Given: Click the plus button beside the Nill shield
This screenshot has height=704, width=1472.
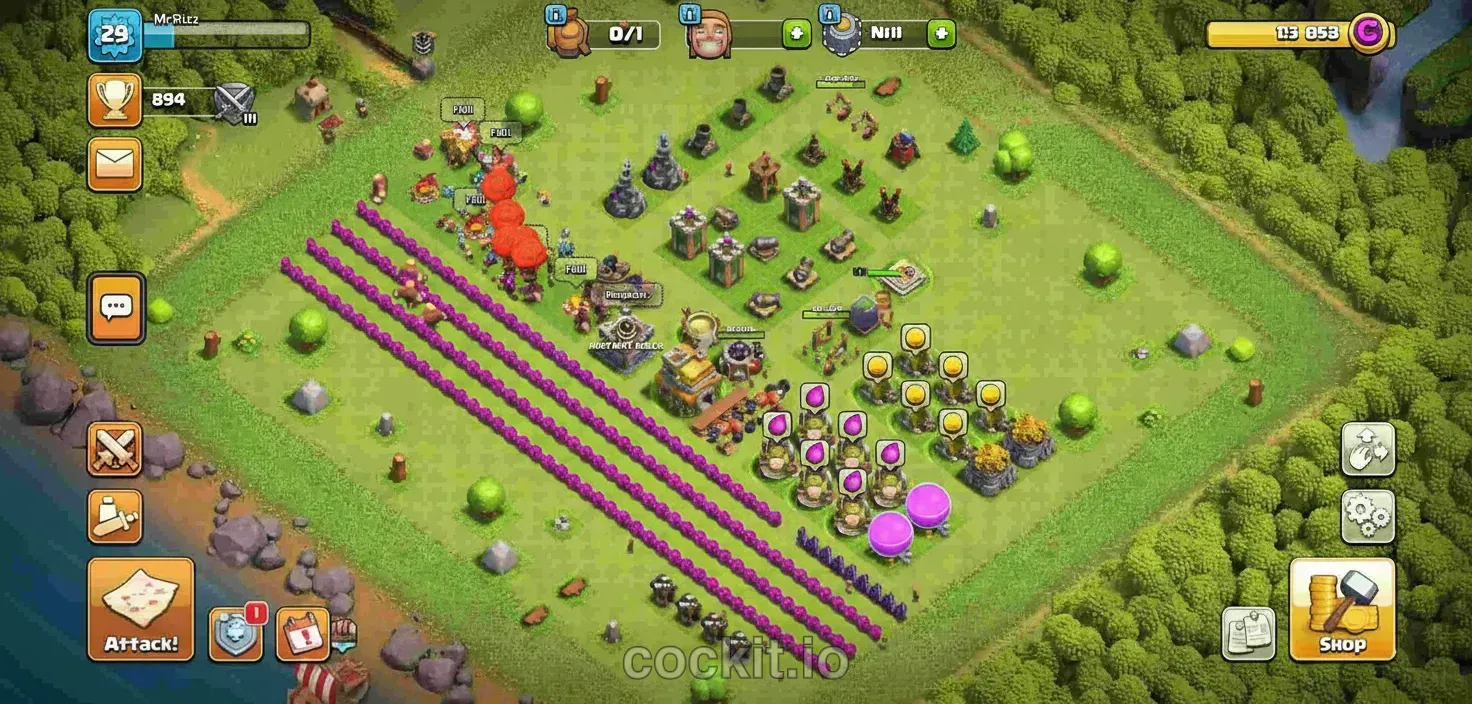Looking at the screenshot, I should [x=940, y=34].
